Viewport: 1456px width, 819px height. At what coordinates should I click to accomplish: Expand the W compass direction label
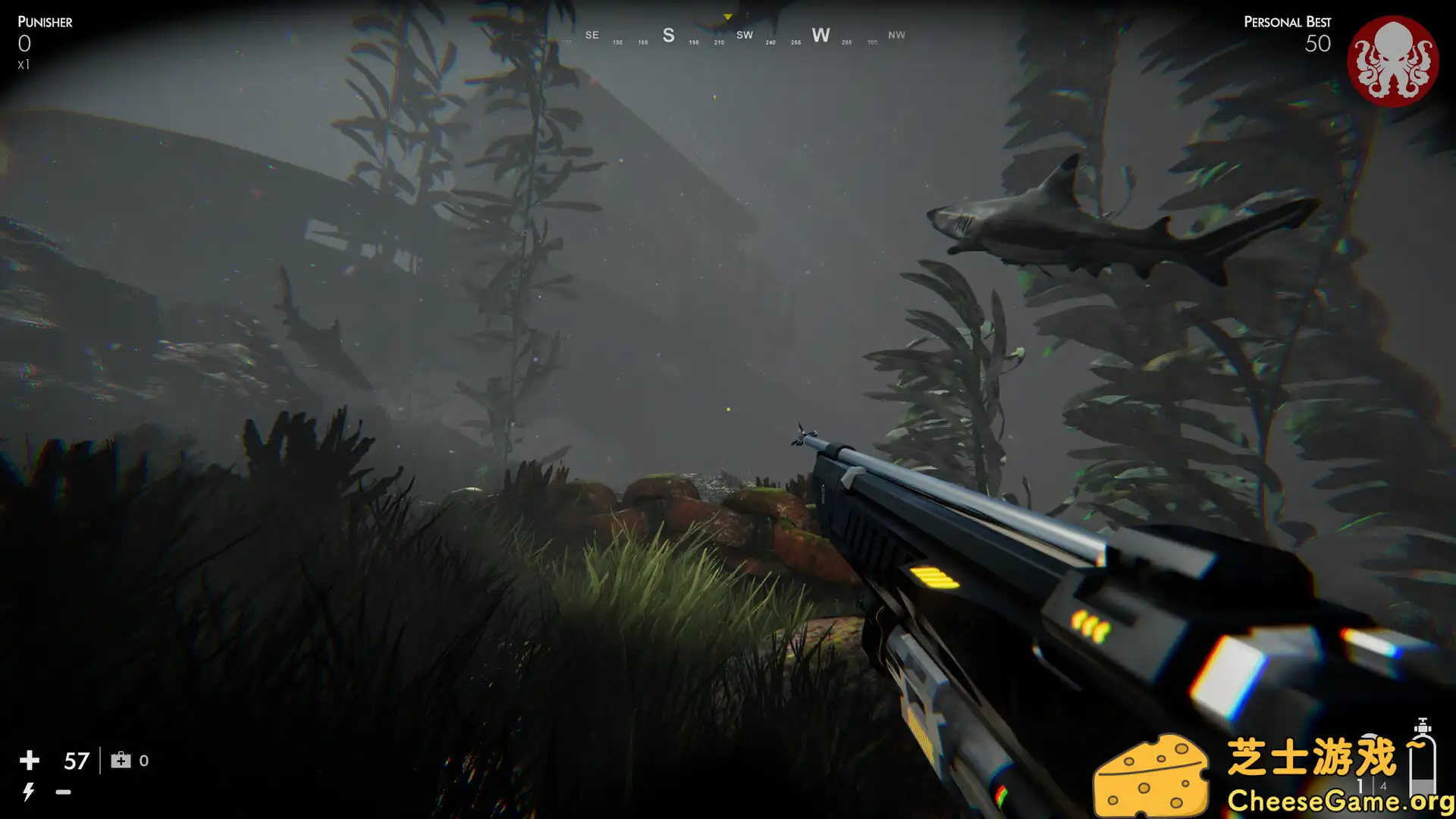pyautogui.click(x=821, y=35)
